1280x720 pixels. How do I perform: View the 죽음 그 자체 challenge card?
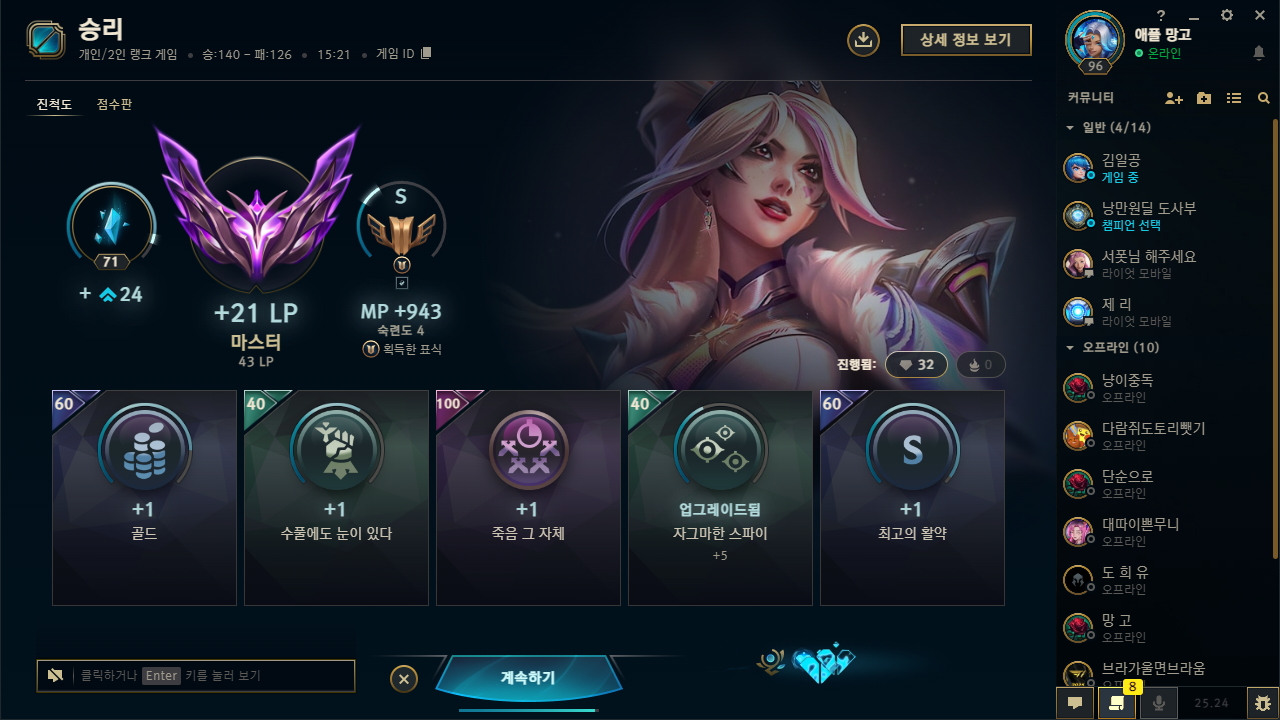528,497
